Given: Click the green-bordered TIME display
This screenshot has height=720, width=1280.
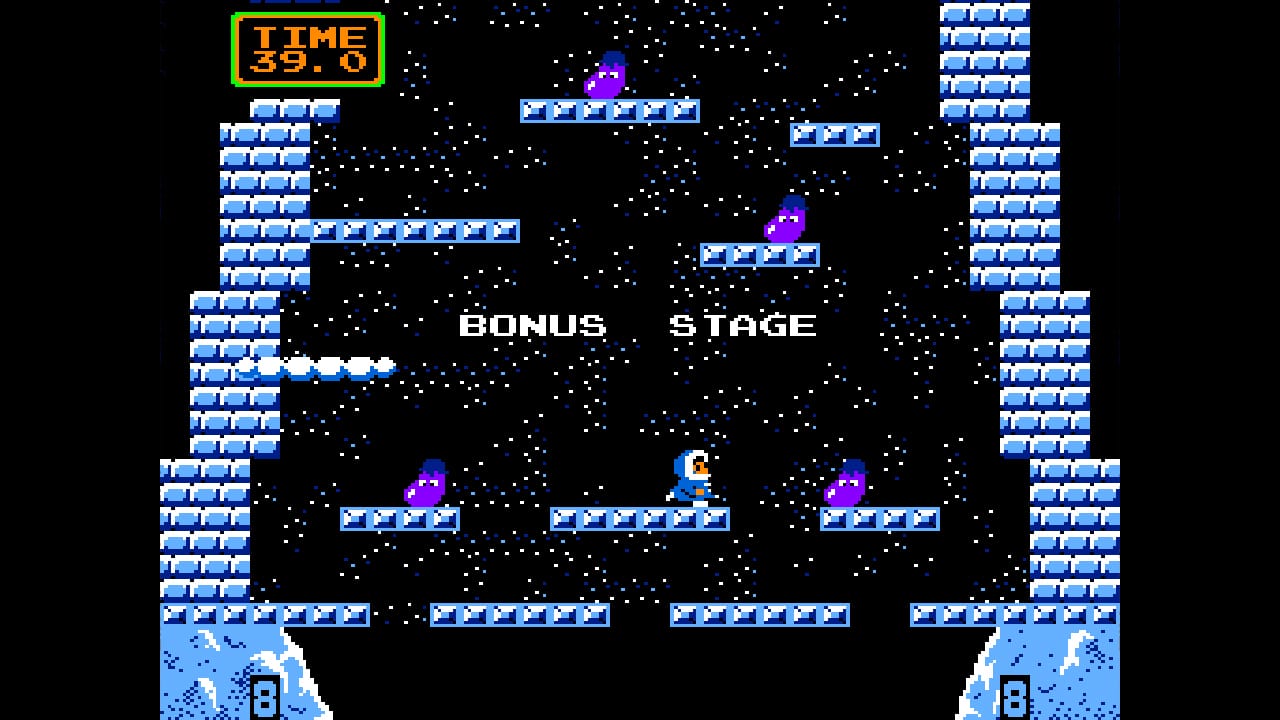Looking at the screenshot, I should click(x=307, y=50).
